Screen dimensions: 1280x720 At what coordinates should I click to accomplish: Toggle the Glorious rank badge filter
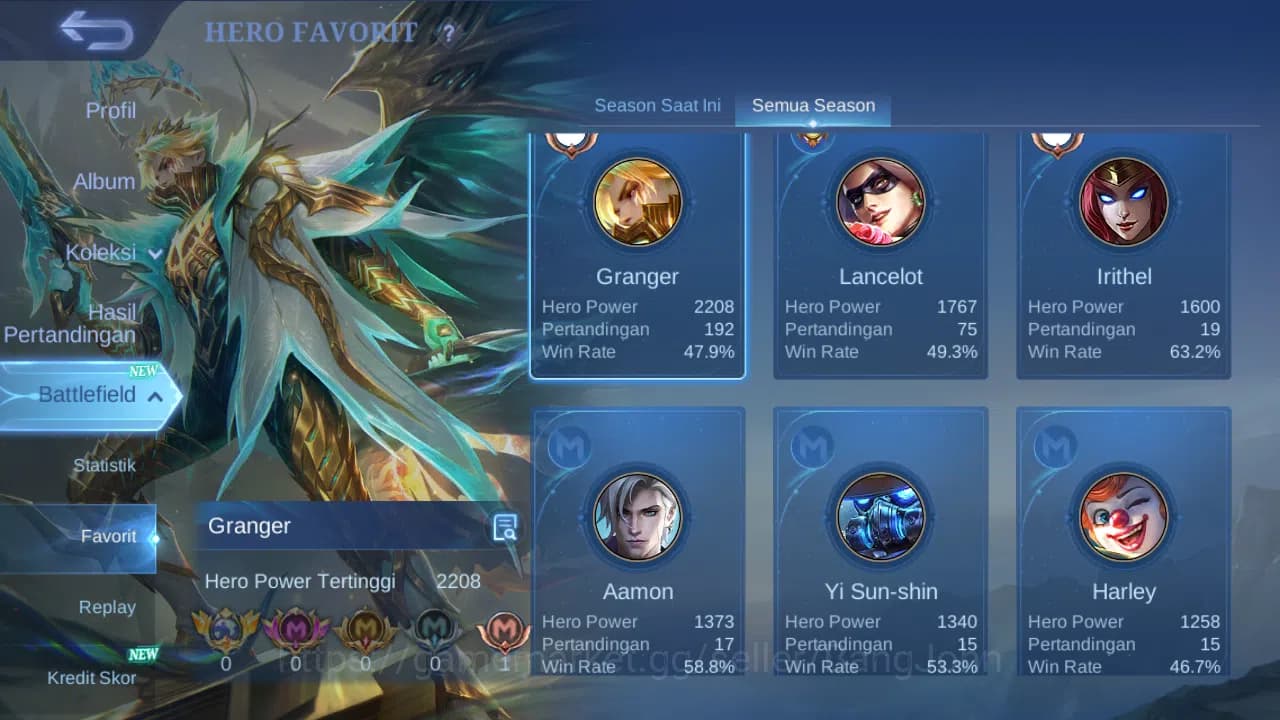point(227,631)
